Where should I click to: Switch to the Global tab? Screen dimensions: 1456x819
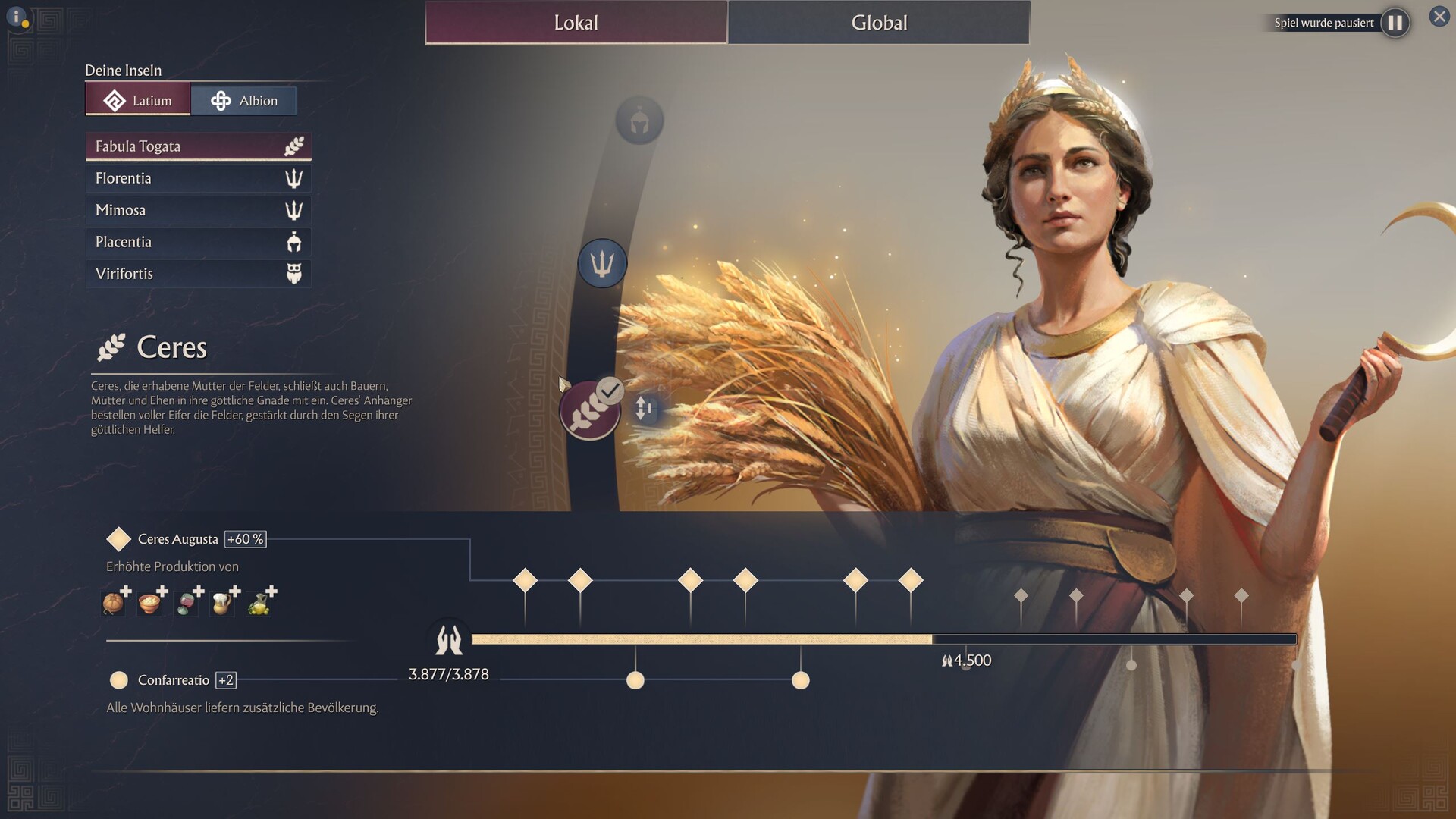879,23
